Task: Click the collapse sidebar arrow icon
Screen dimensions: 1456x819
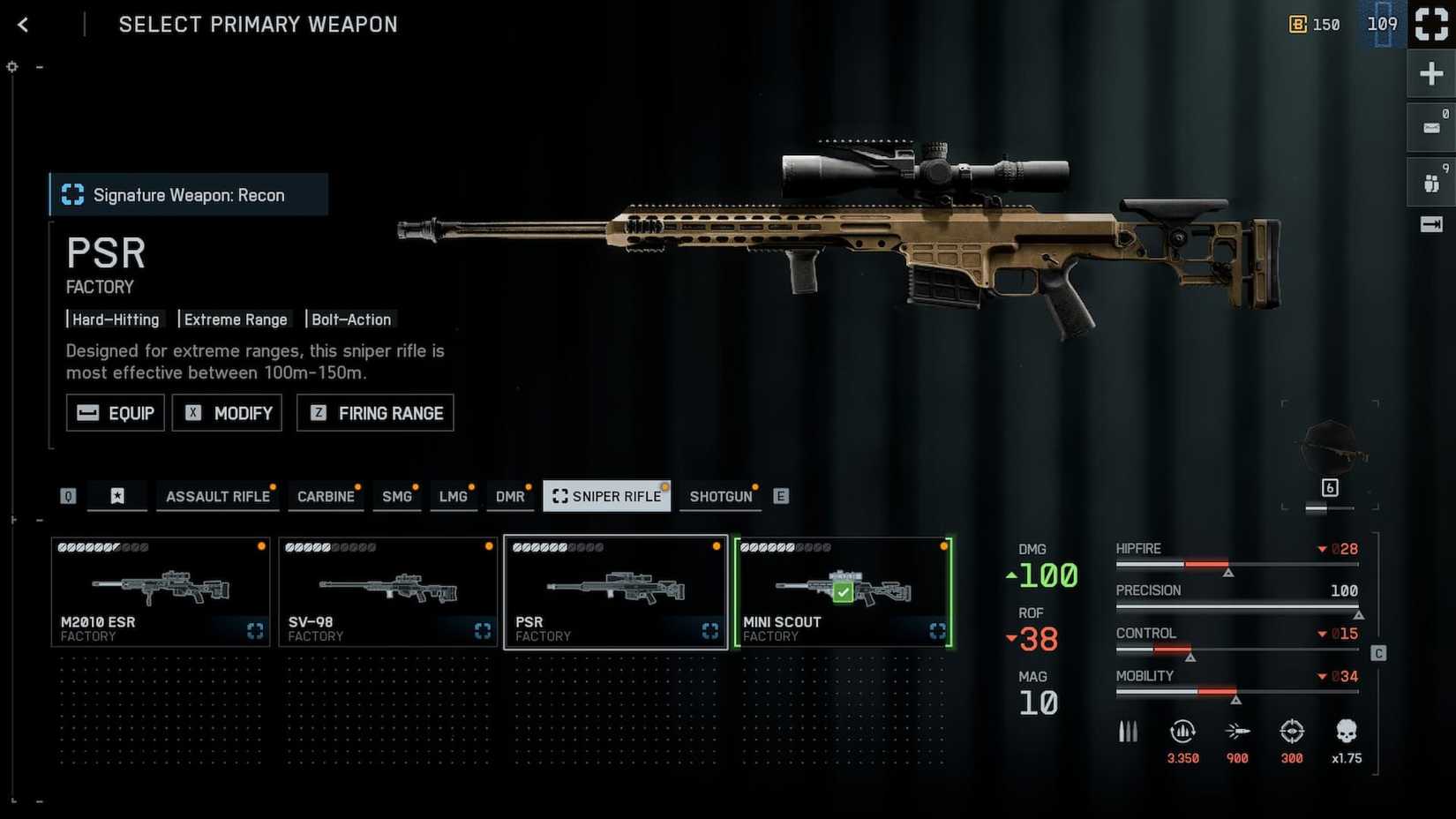Action: pyautogui.click(x=1430, y=224)
